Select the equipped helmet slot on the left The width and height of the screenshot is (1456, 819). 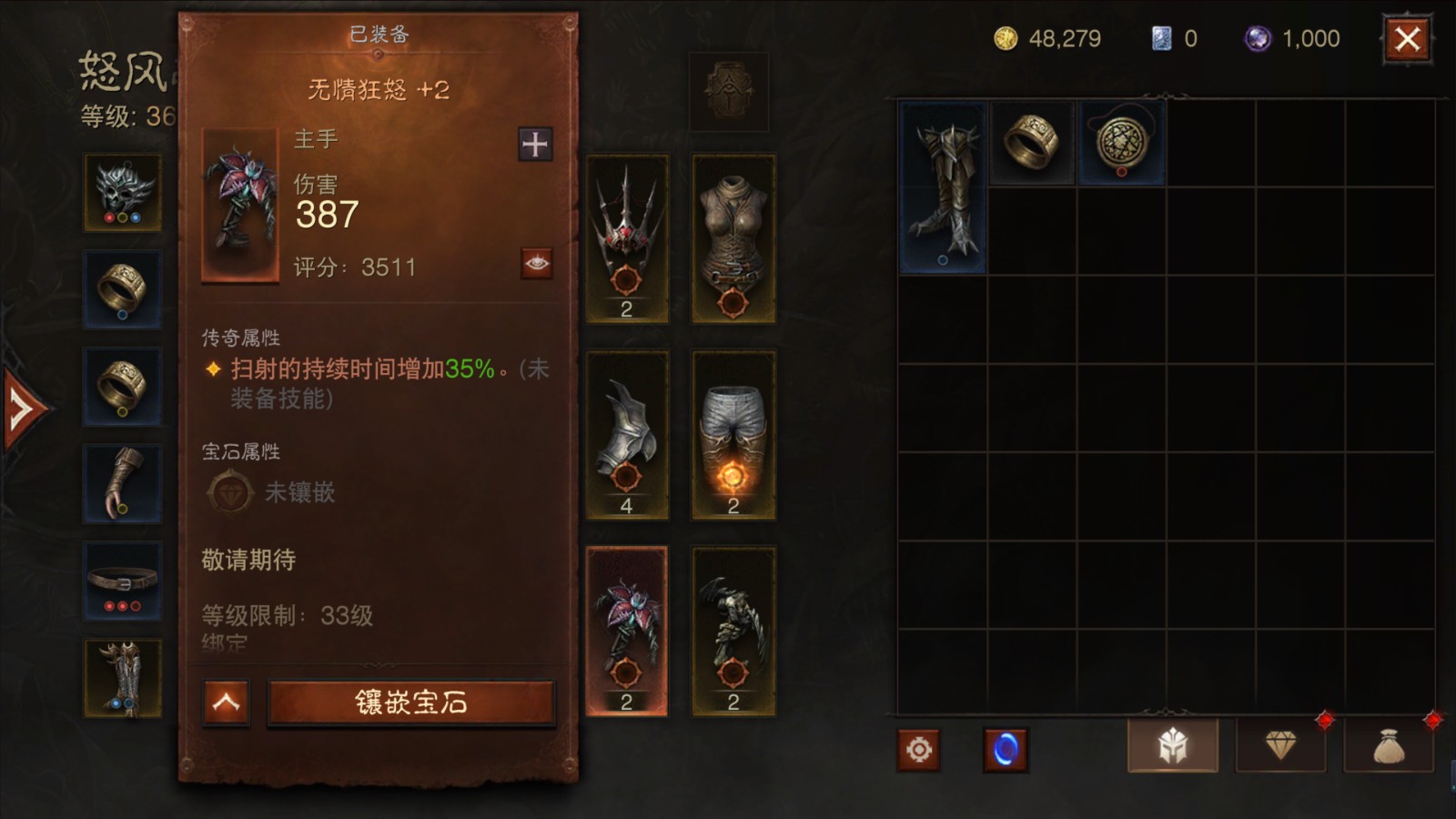click(123, 193)
